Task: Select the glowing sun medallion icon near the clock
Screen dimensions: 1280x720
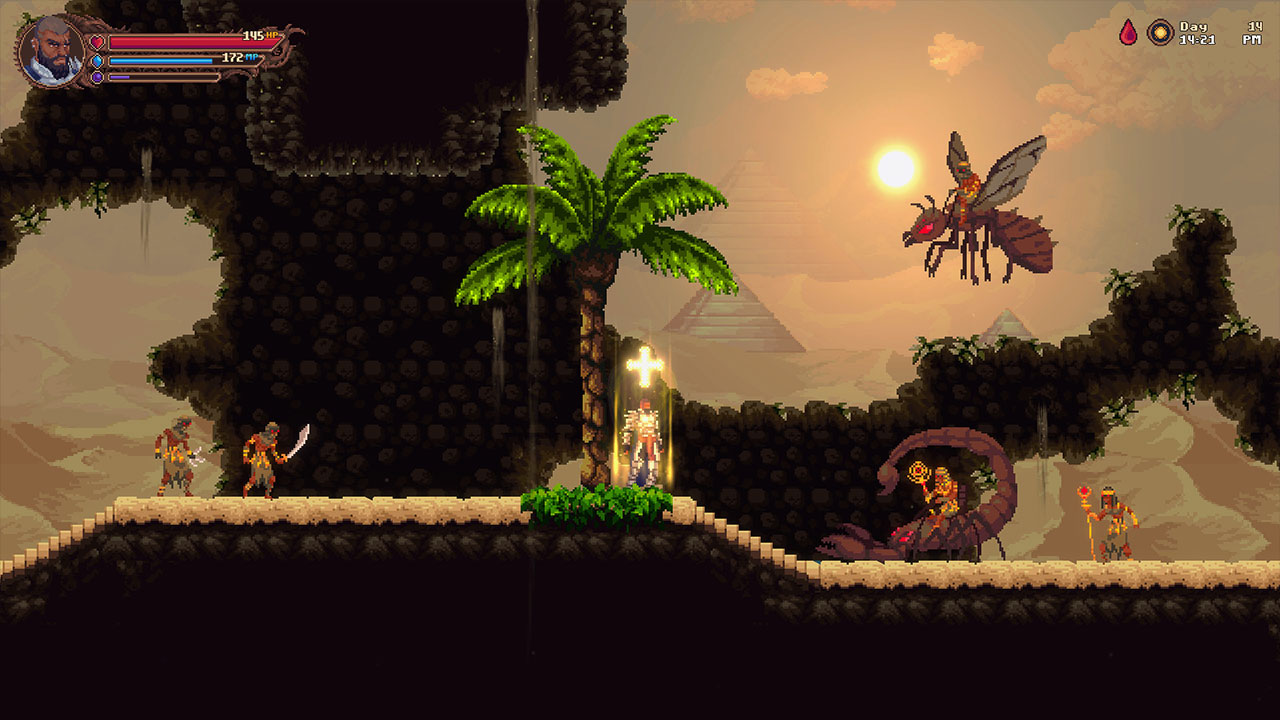Action: click(x=1159, y=31)
